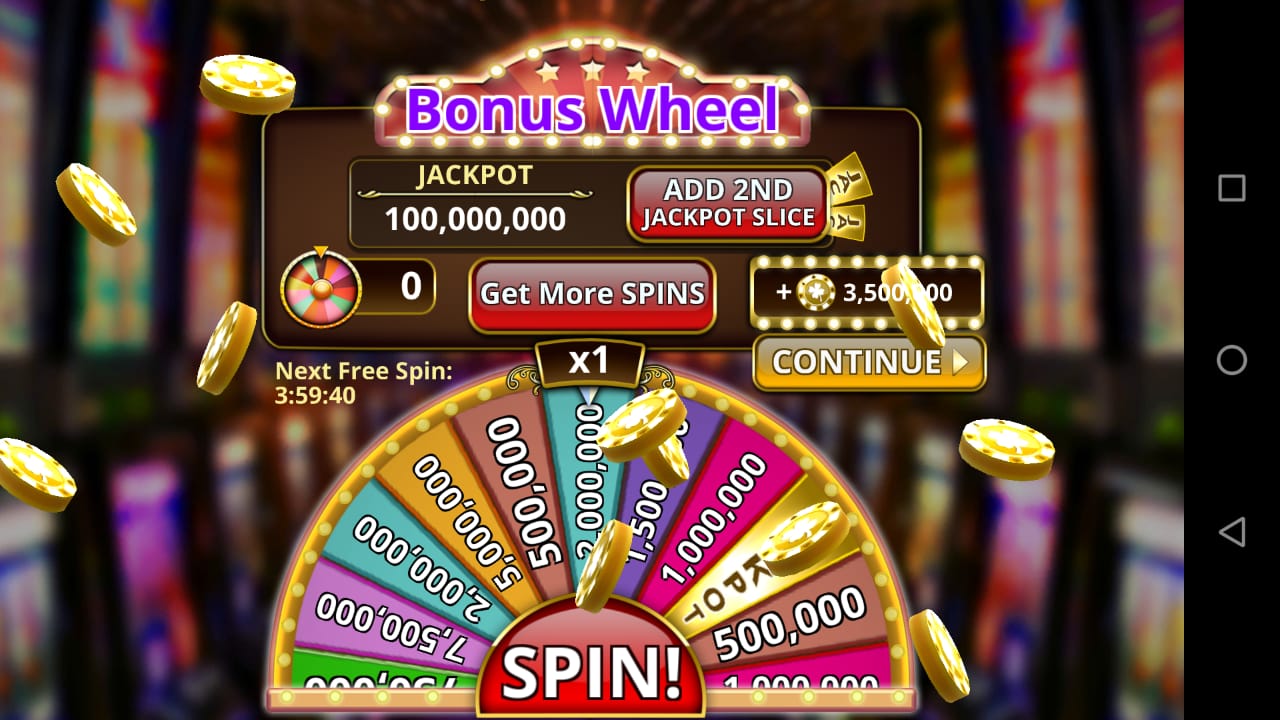The image size is (1280, 720).
Task: Click the mini wheel spin counter icon
Action: (322, 289)
